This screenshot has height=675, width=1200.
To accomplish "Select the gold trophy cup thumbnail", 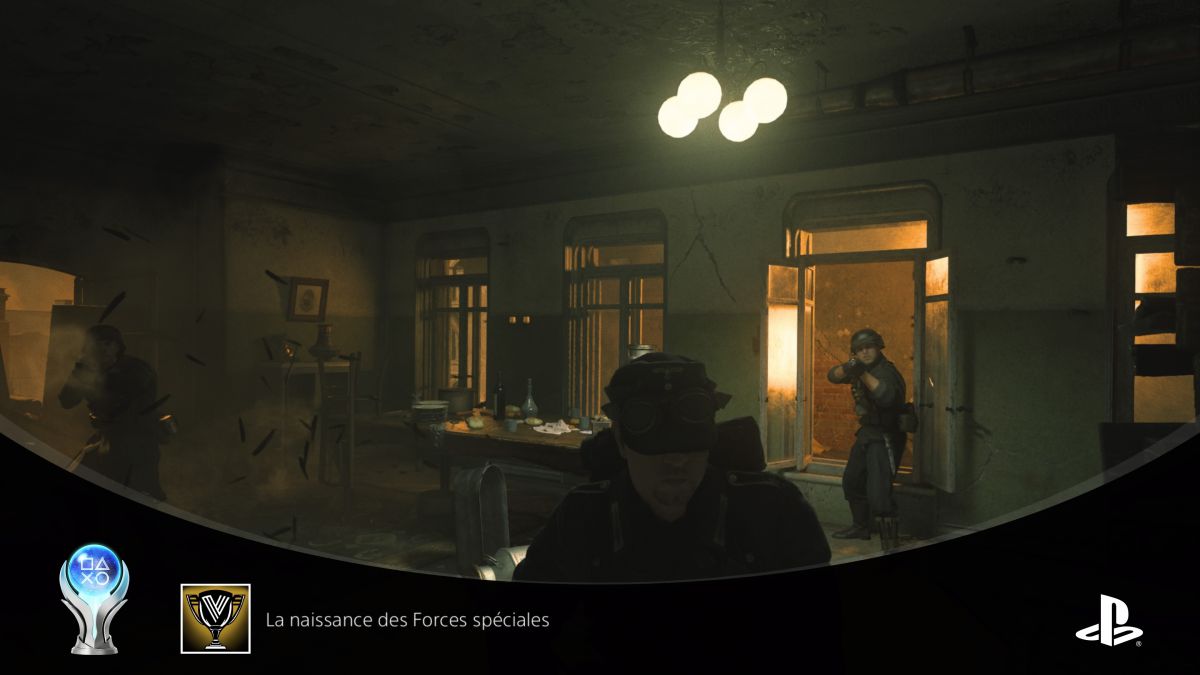I will coord(215,619).
